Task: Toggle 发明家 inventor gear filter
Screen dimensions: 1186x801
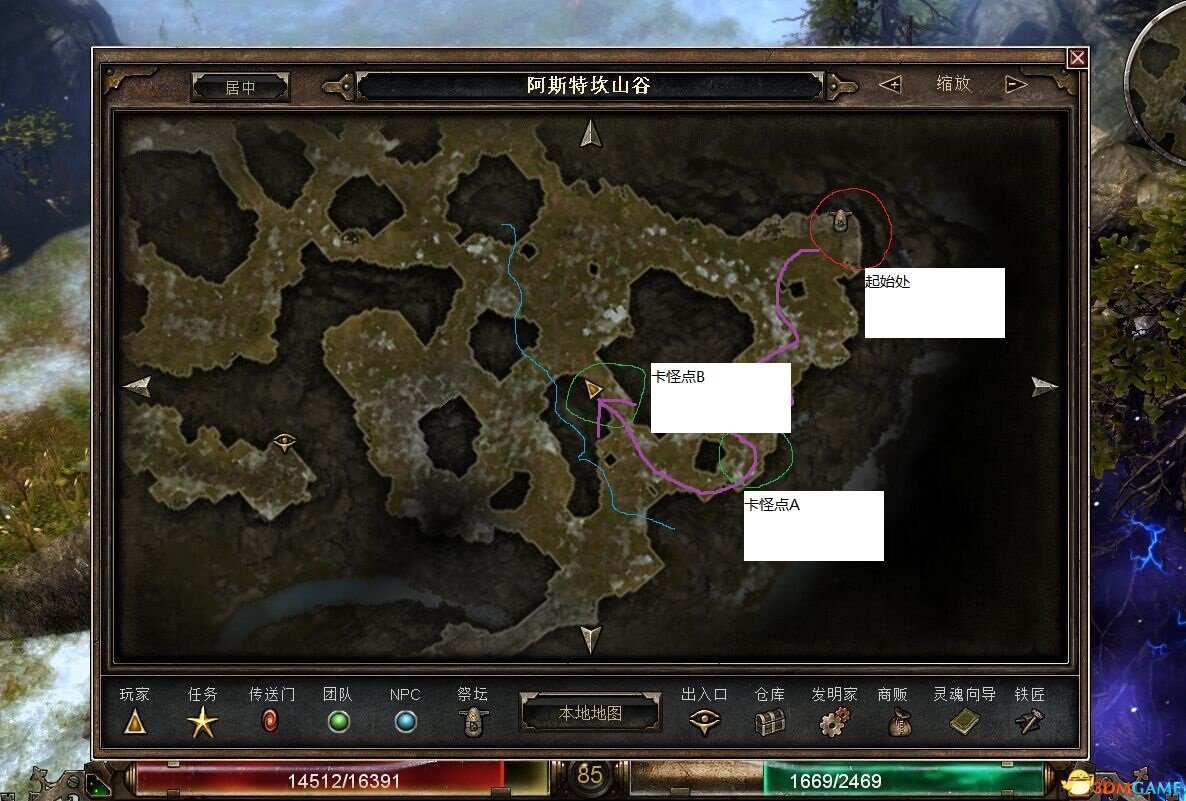Action: point(834,721)
